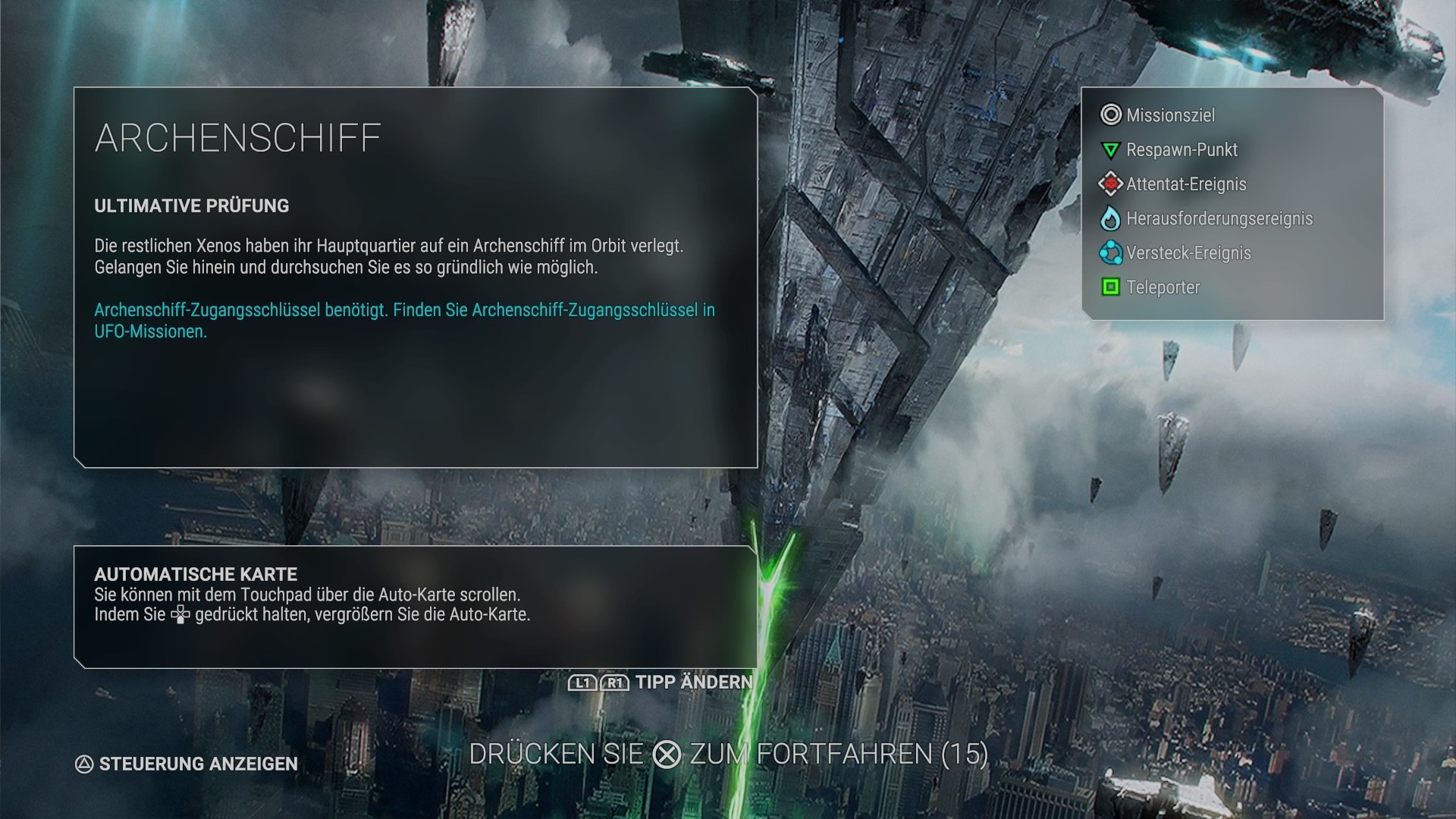Select the L1 button prompt for Tipp ändern

tap(582, 682)
